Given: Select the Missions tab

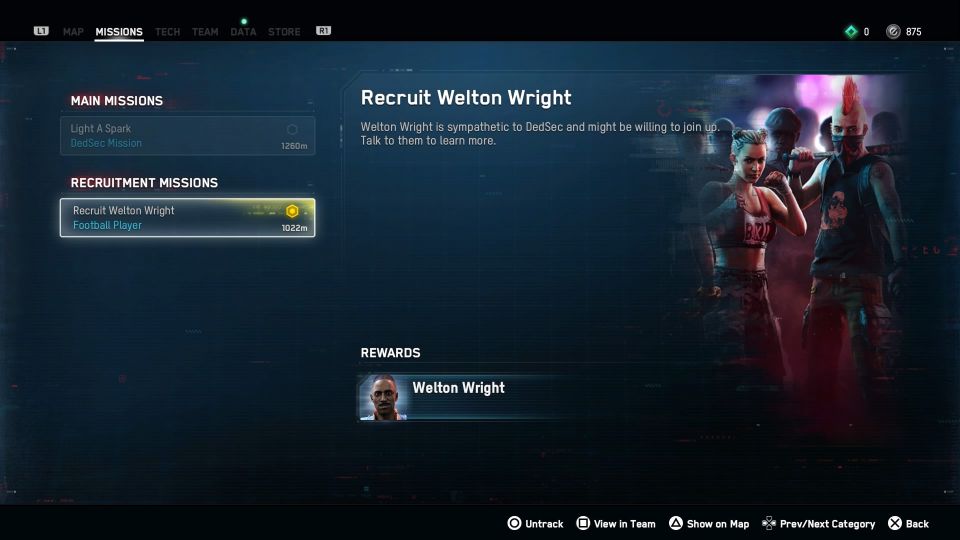Looking at the screenshot, I should (119, 32).
